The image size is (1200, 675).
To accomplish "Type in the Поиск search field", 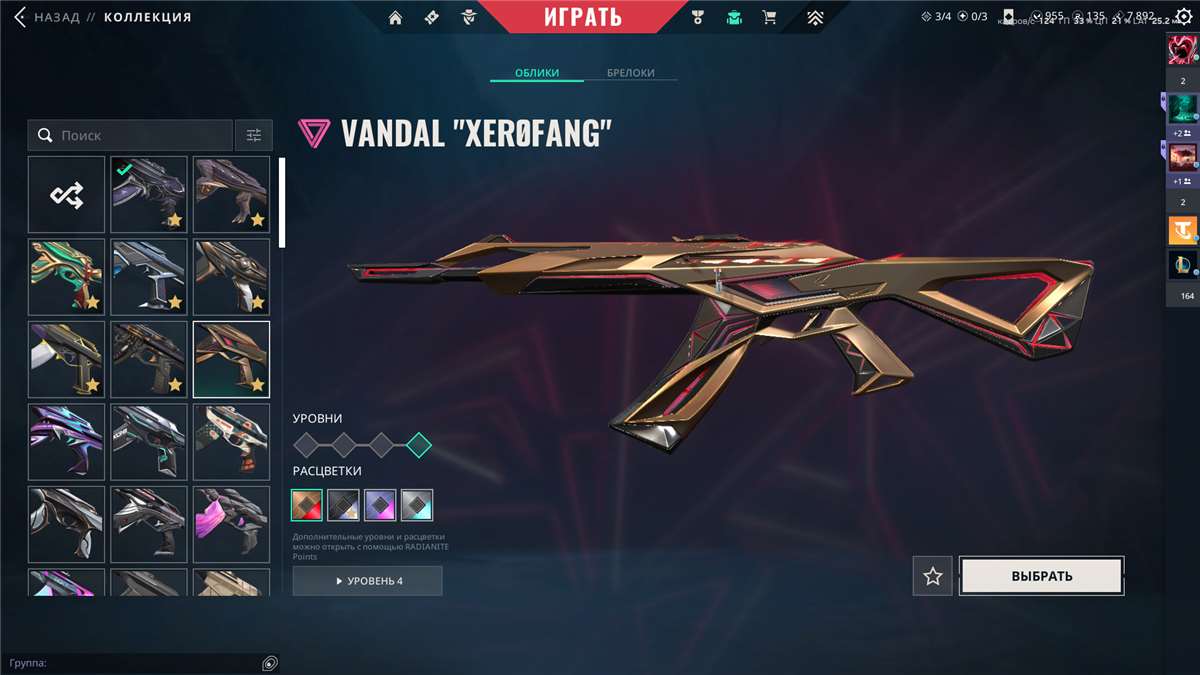I will 140,135.
